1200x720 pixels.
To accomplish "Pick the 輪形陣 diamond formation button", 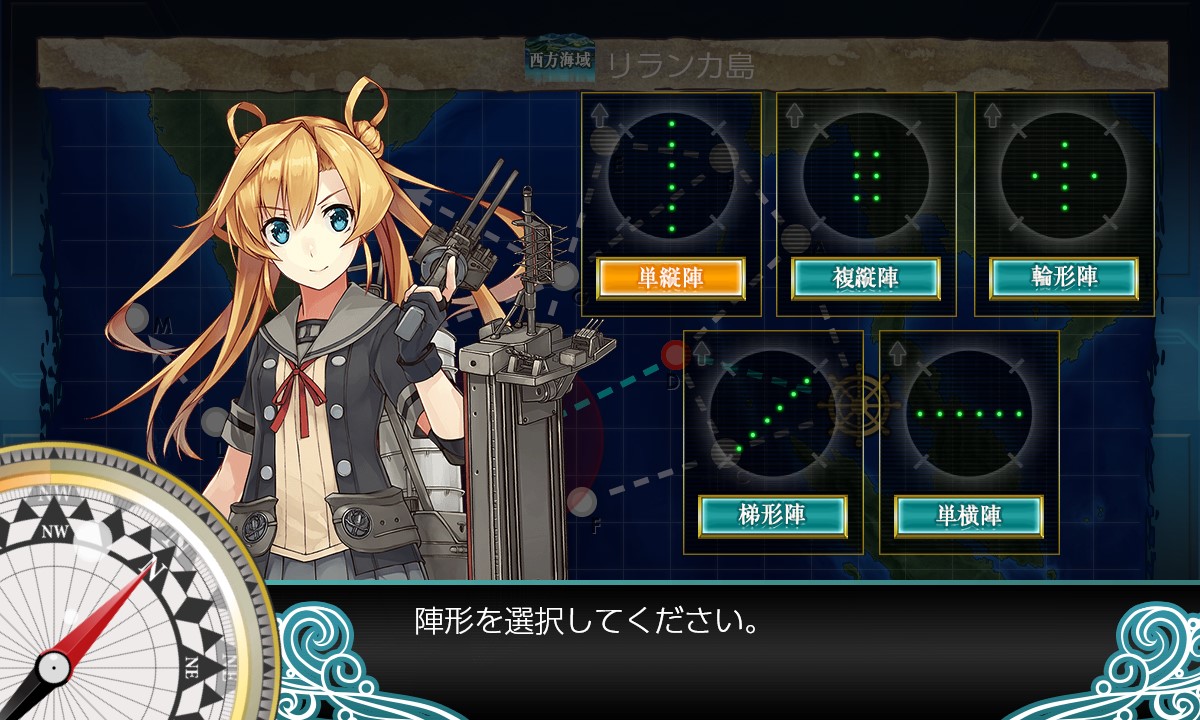I will [x=1063, y=279].
